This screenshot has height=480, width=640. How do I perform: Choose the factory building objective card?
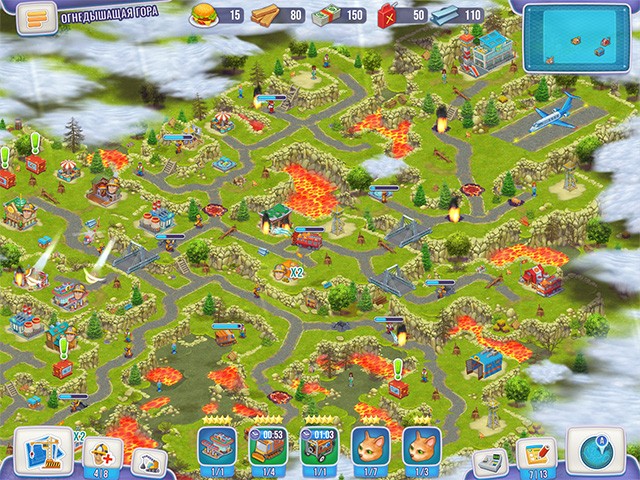(x=217, y=444)
